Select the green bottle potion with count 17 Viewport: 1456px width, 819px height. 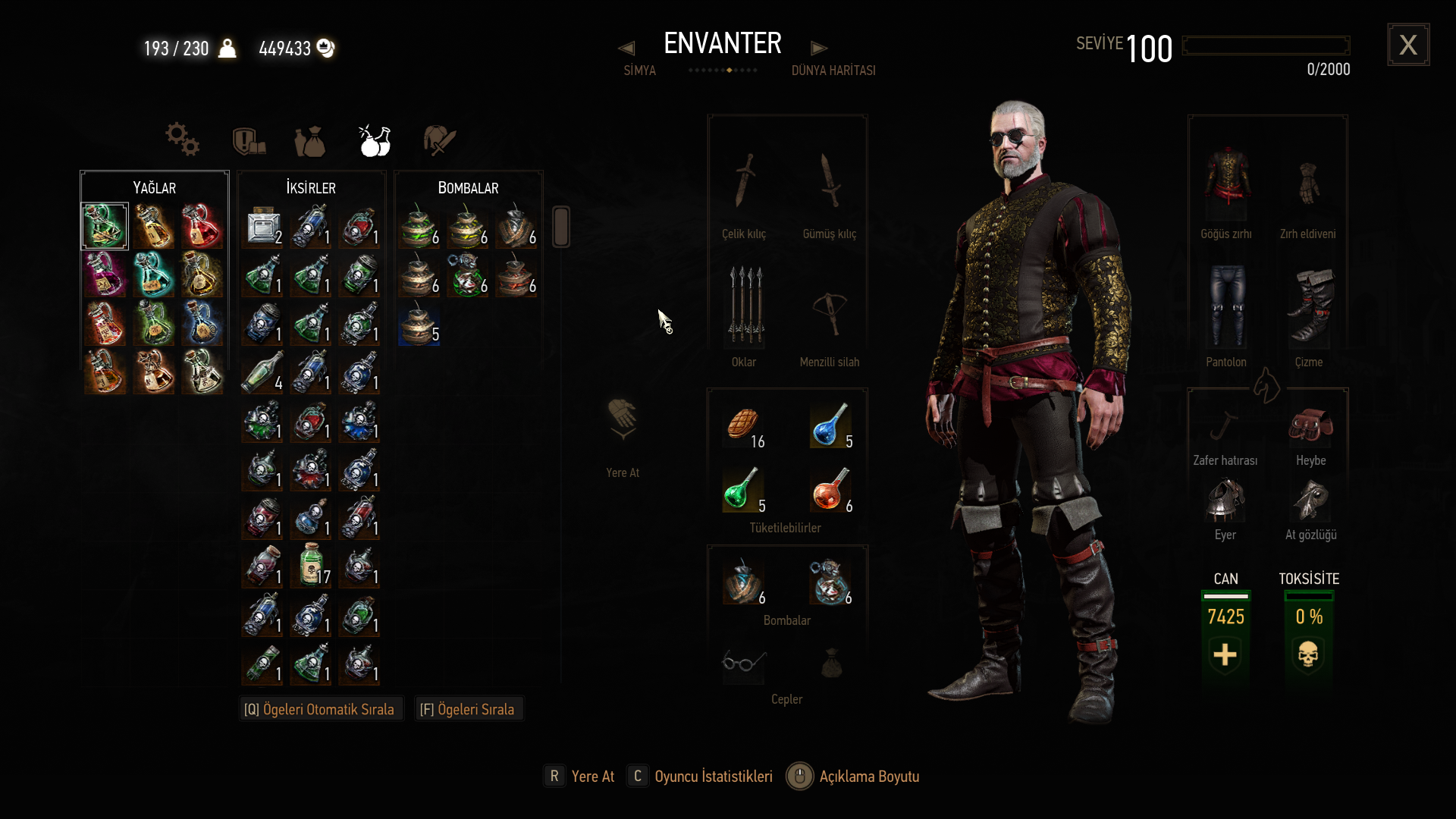[311, 565]
